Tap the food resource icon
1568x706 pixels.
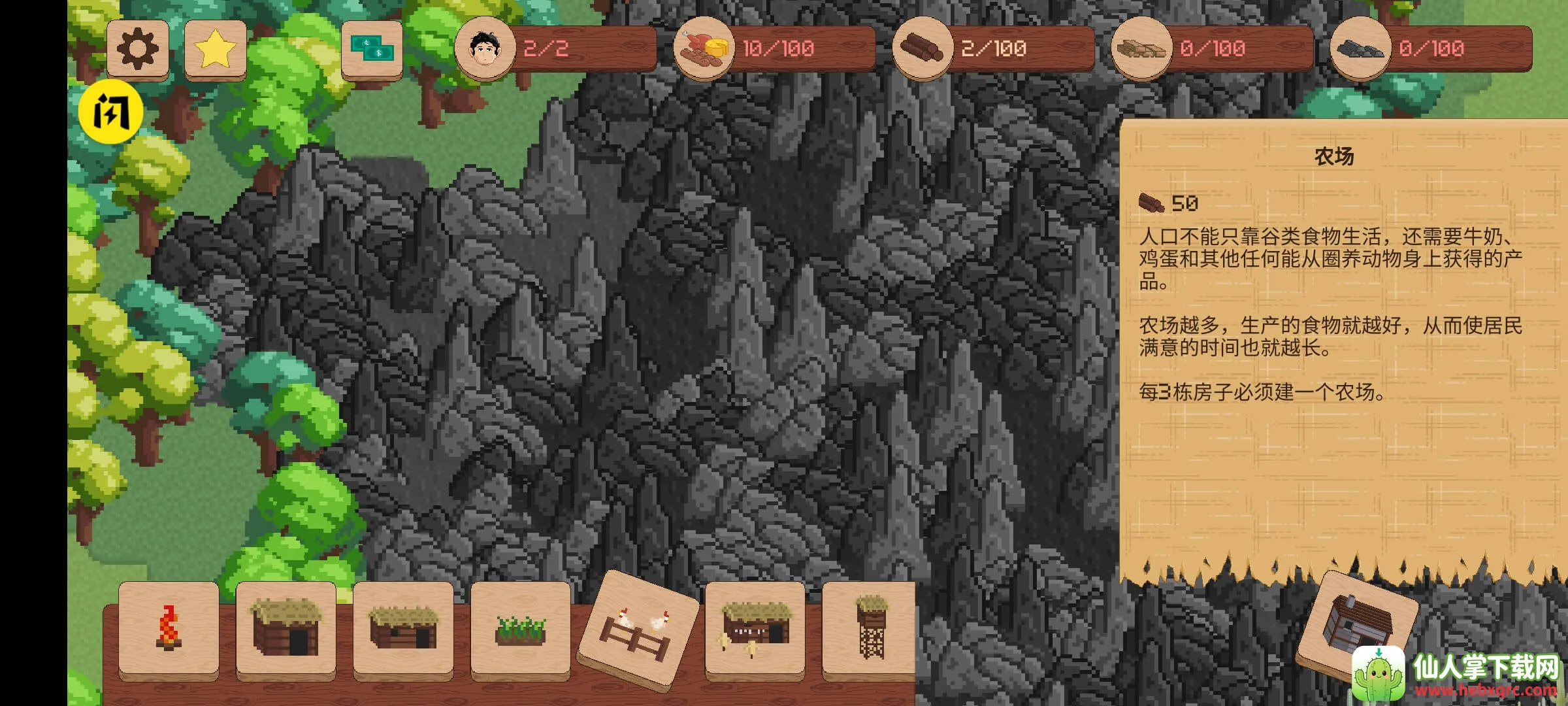[704, 48]
